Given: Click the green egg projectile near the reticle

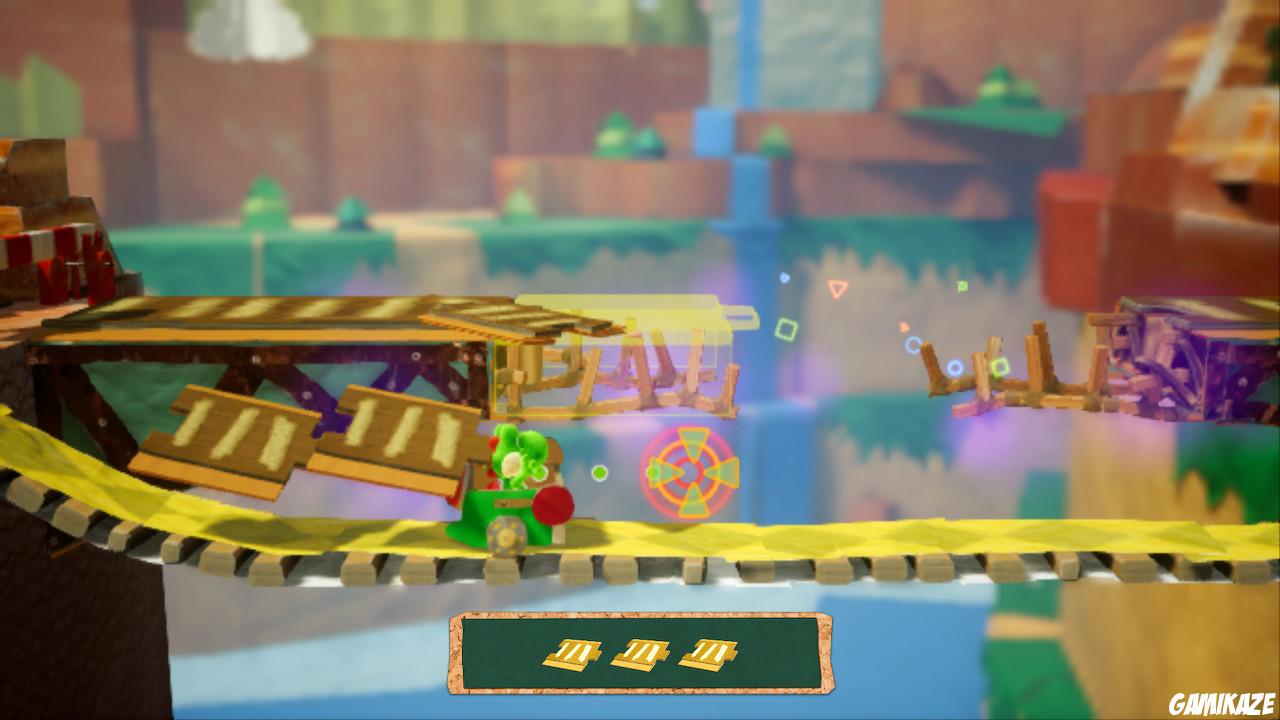Looking at the screenshot, I should 600,471.
